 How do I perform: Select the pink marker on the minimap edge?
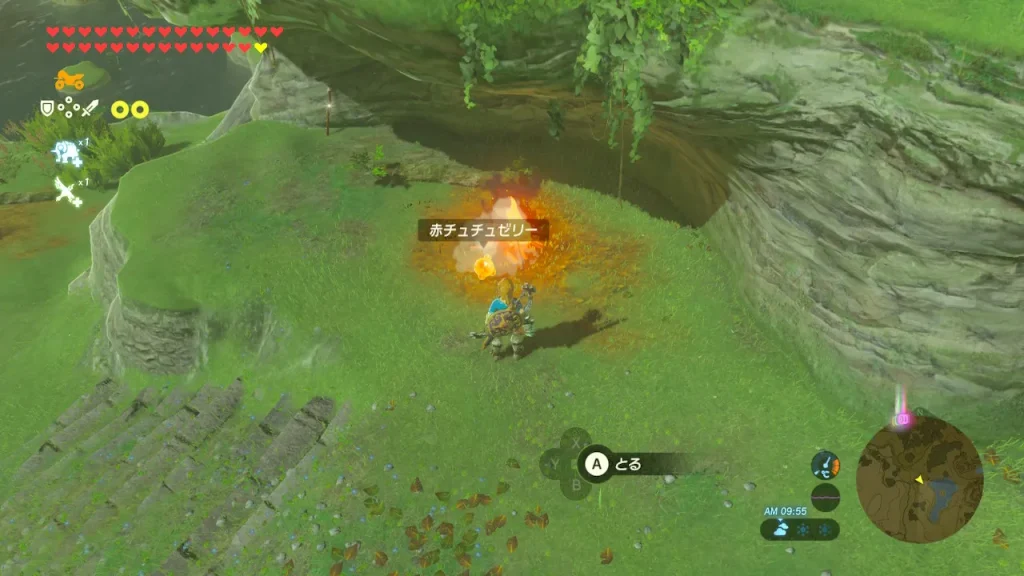click(x=903, y=420)
